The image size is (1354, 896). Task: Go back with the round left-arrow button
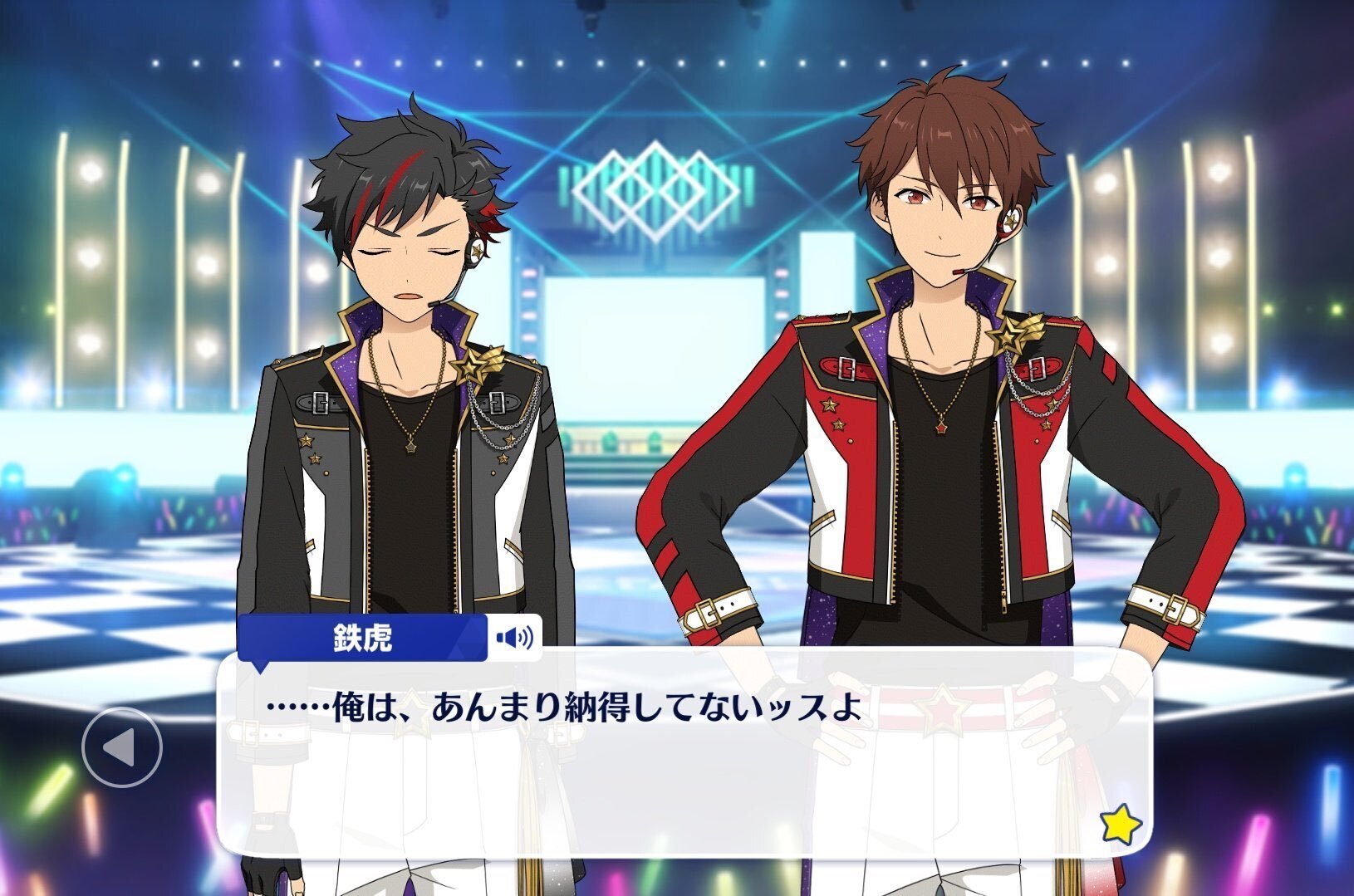tap(121, 747)
